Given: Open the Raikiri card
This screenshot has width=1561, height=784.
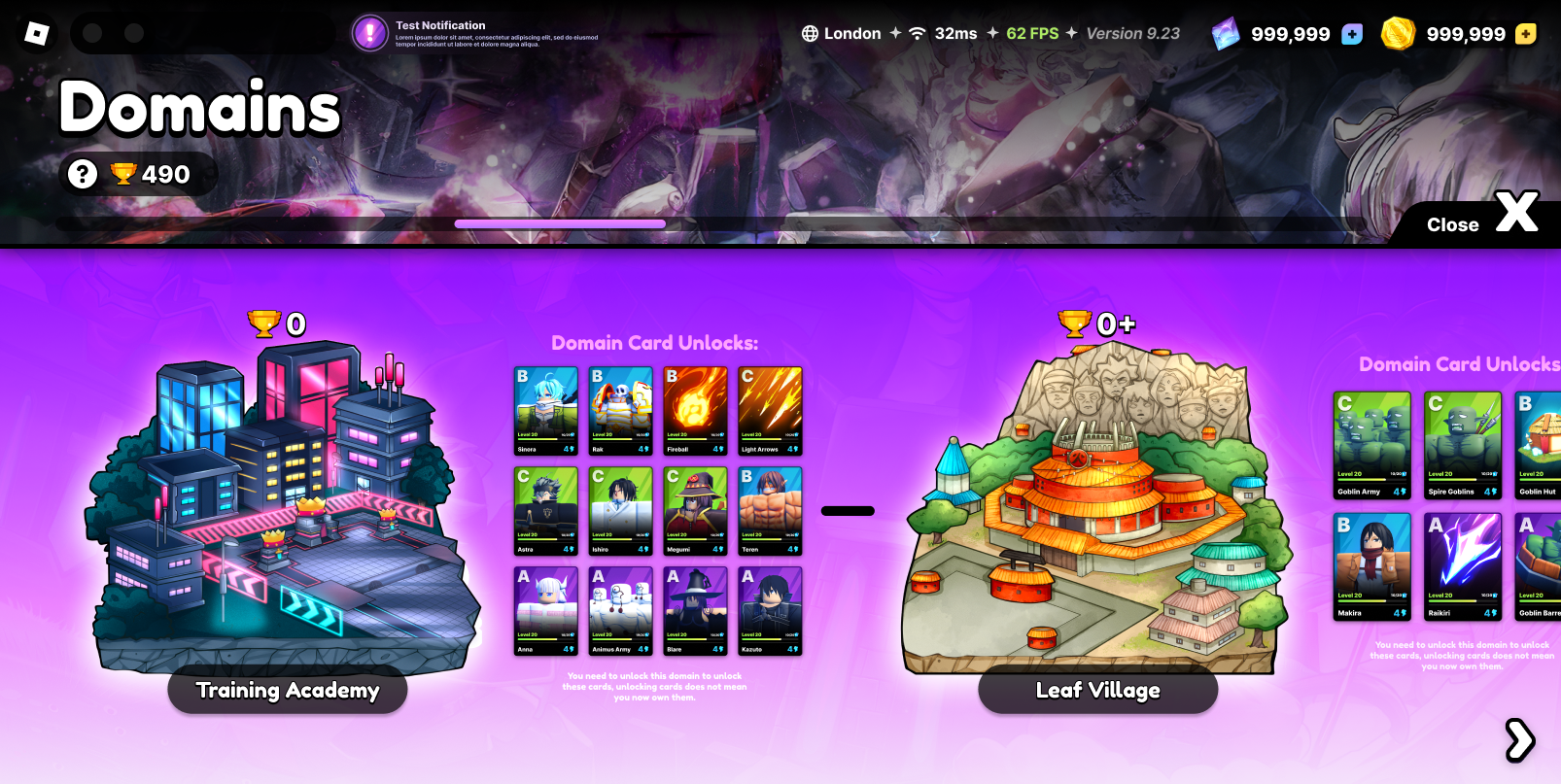Looking at the screenshot, I should pyautogui.click(x=1463, y=566).
